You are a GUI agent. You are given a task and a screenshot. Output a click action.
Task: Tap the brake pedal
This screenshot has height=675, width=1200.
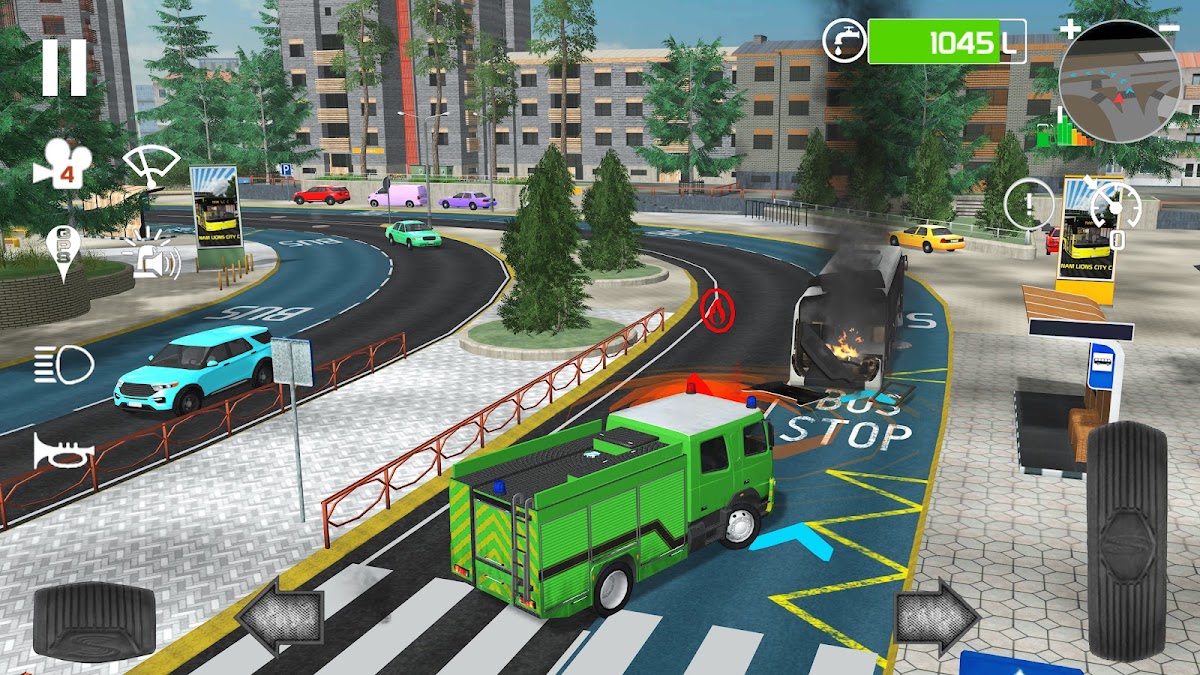(94, 621)
